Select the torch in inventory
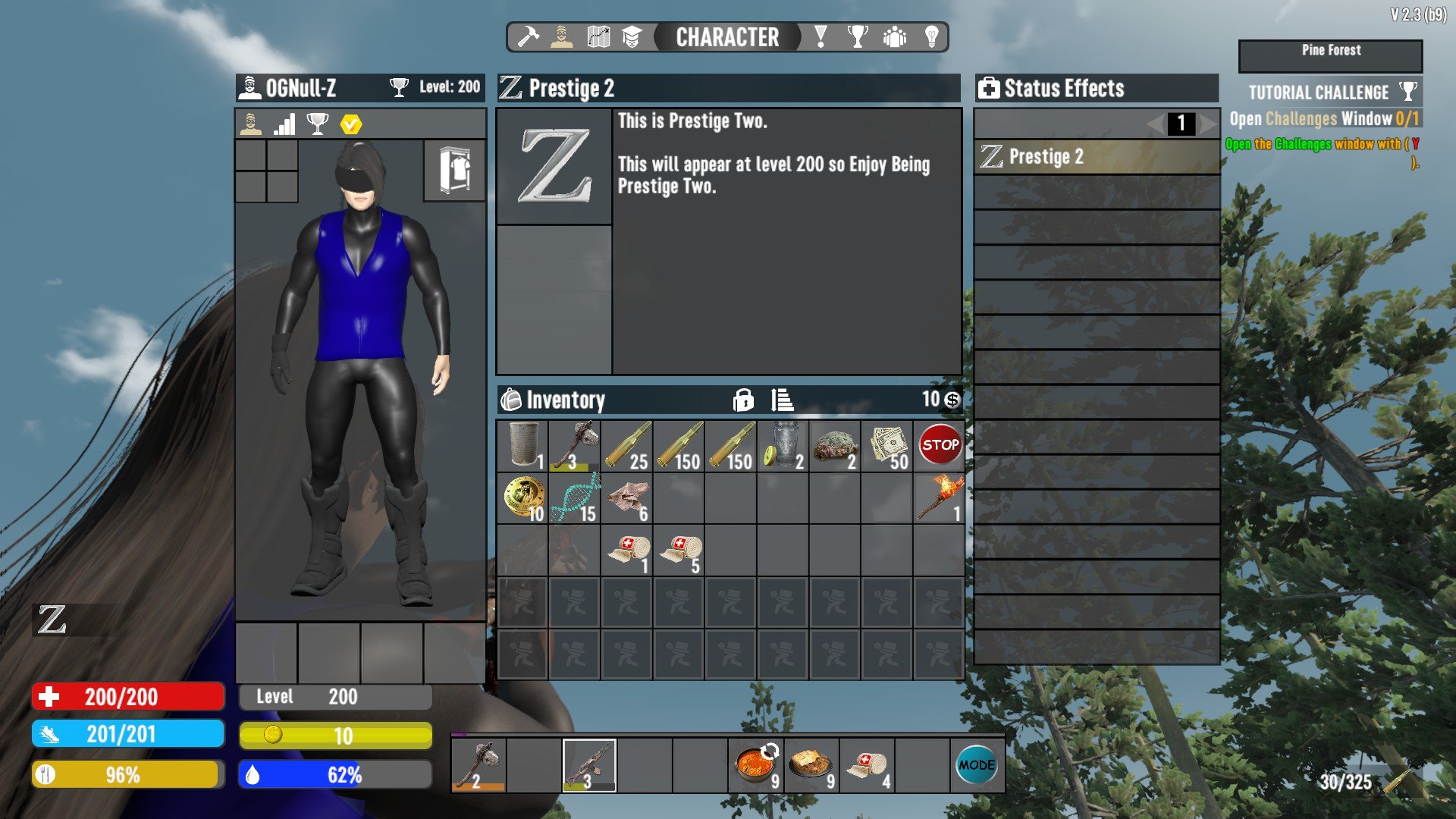 pyautogui.click(x=940, y=497)
